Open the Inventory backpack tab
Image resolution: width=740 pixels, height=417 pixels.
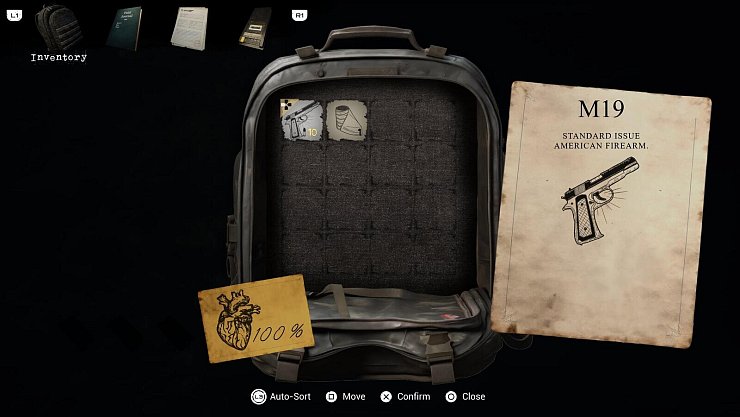click(x=57, y=28)
